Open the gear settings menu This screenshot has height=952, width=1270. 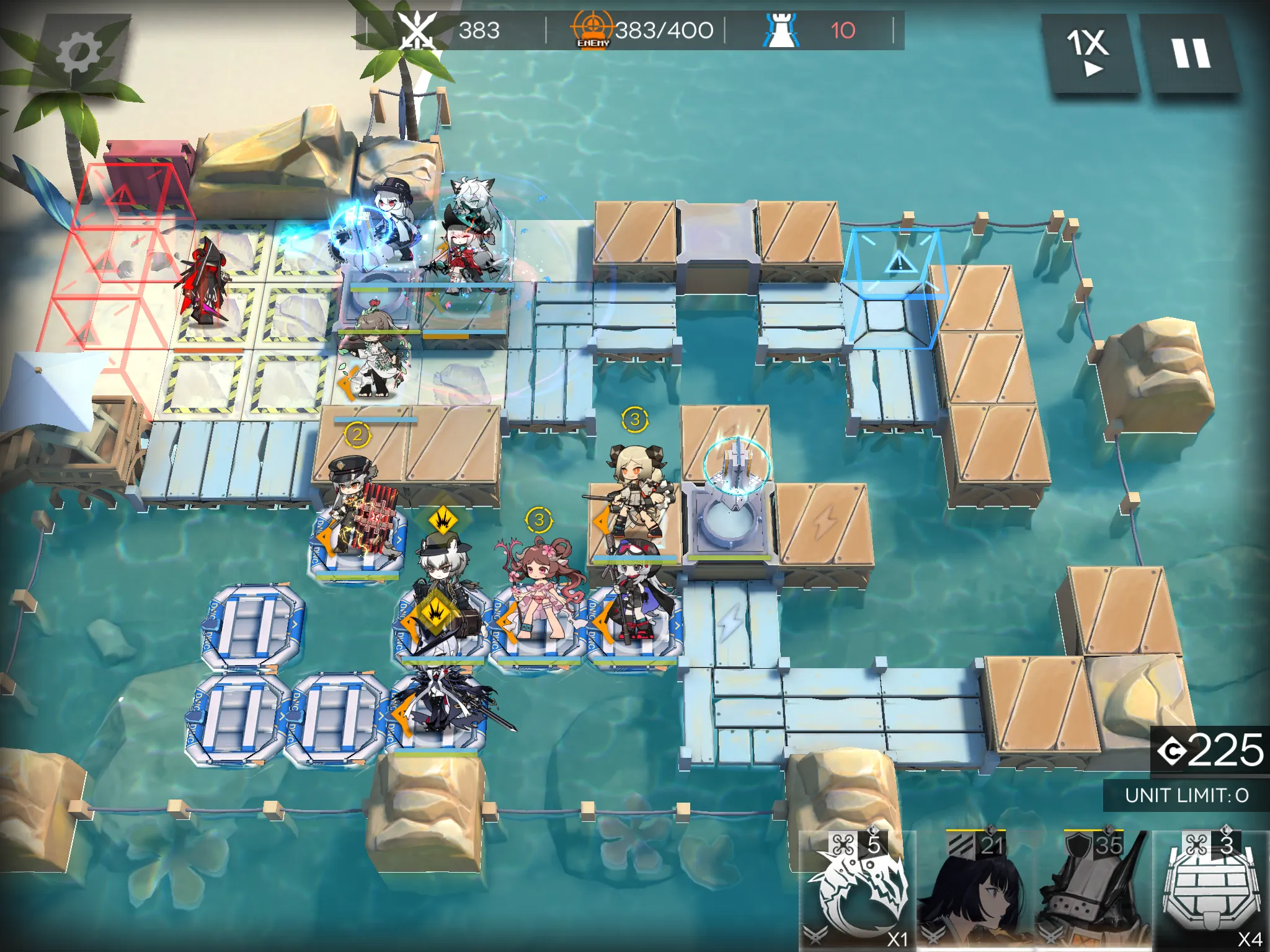click(x=79, y=51)
